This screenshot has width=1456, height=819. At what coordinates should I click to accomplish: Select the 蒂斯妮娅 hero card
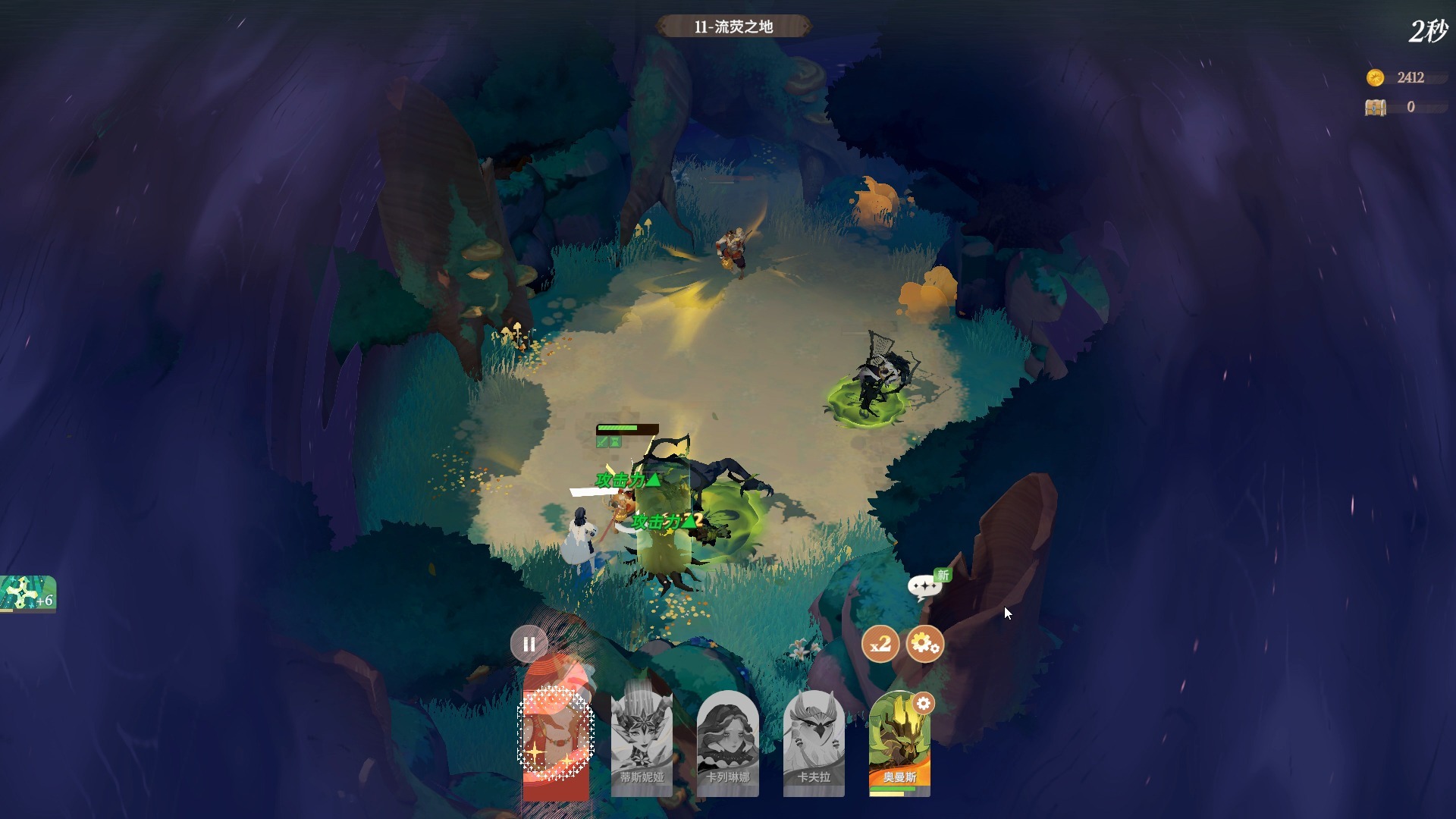point(641,743)
